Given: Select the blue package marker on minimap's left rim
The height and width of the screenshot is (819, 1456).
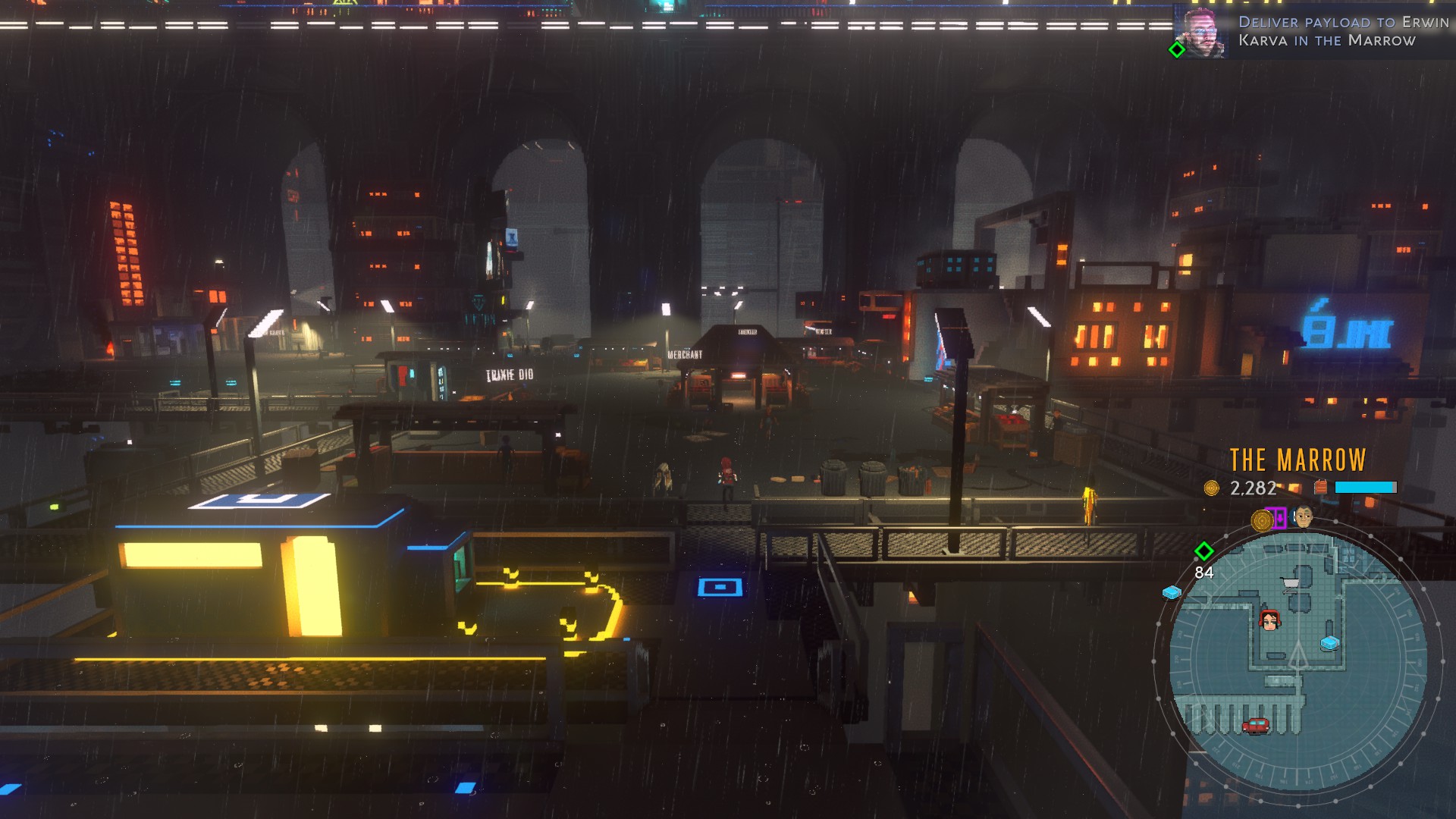Looking at the screenshot, I should coord(1172,592).
